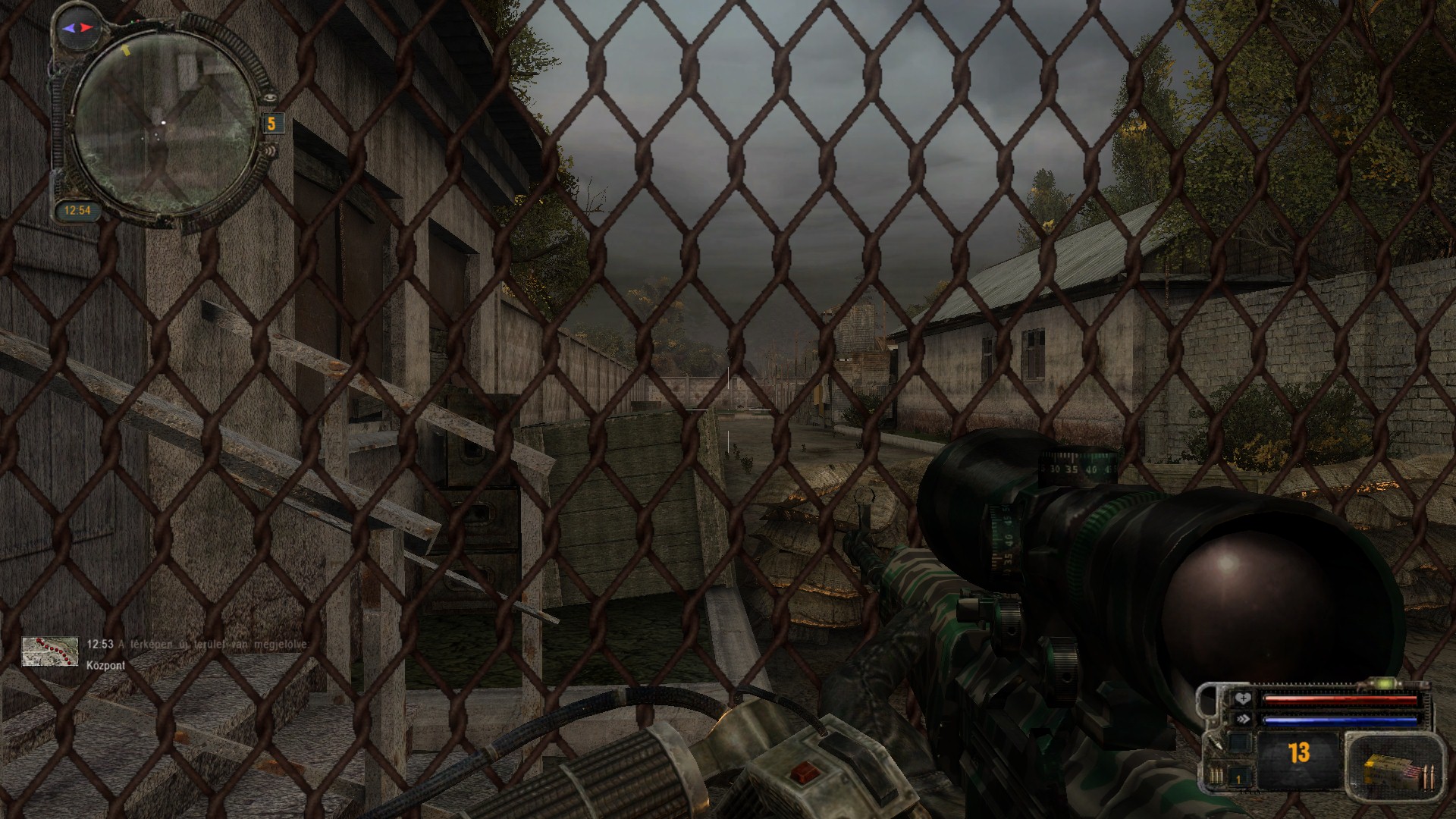Click the eye visibility indicator icon
1456x819 pixels.
pyautogui.click(x=269, y=97)
